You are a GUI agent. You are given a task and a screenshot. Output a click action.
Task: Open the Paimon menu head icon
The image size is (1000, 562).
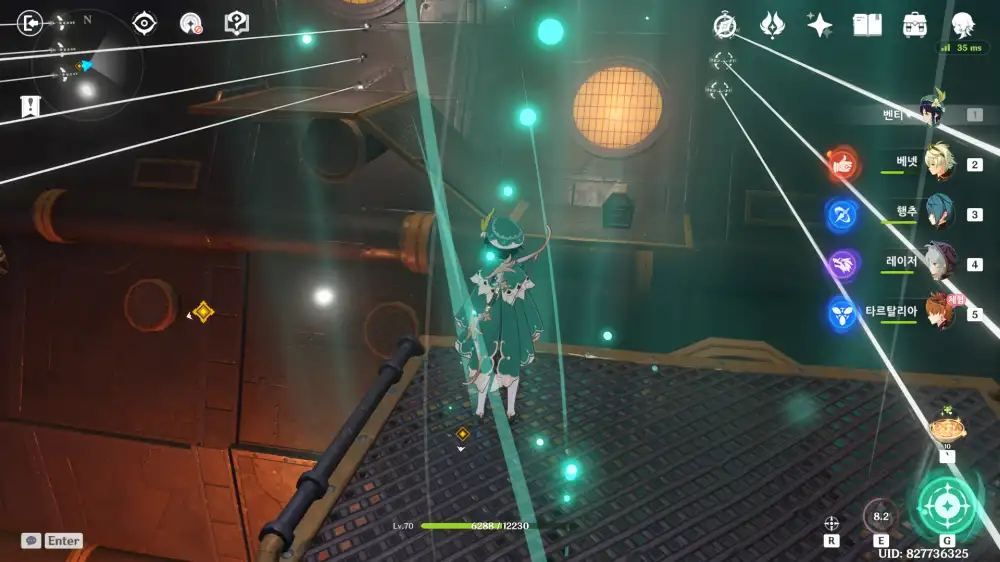point(962,25)
